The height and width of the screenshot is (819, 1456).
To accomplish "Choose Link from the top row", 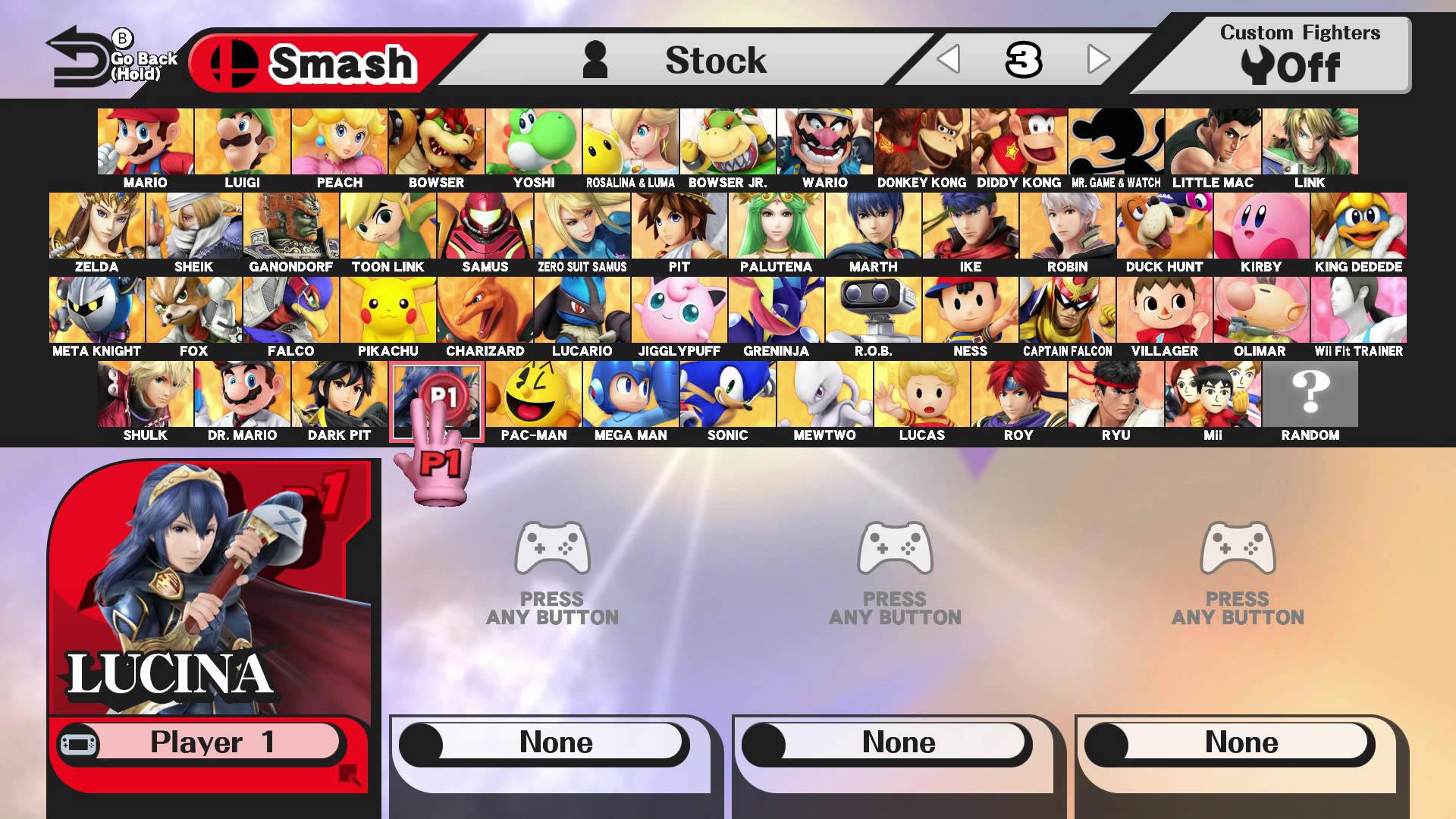I will 1310,141.
